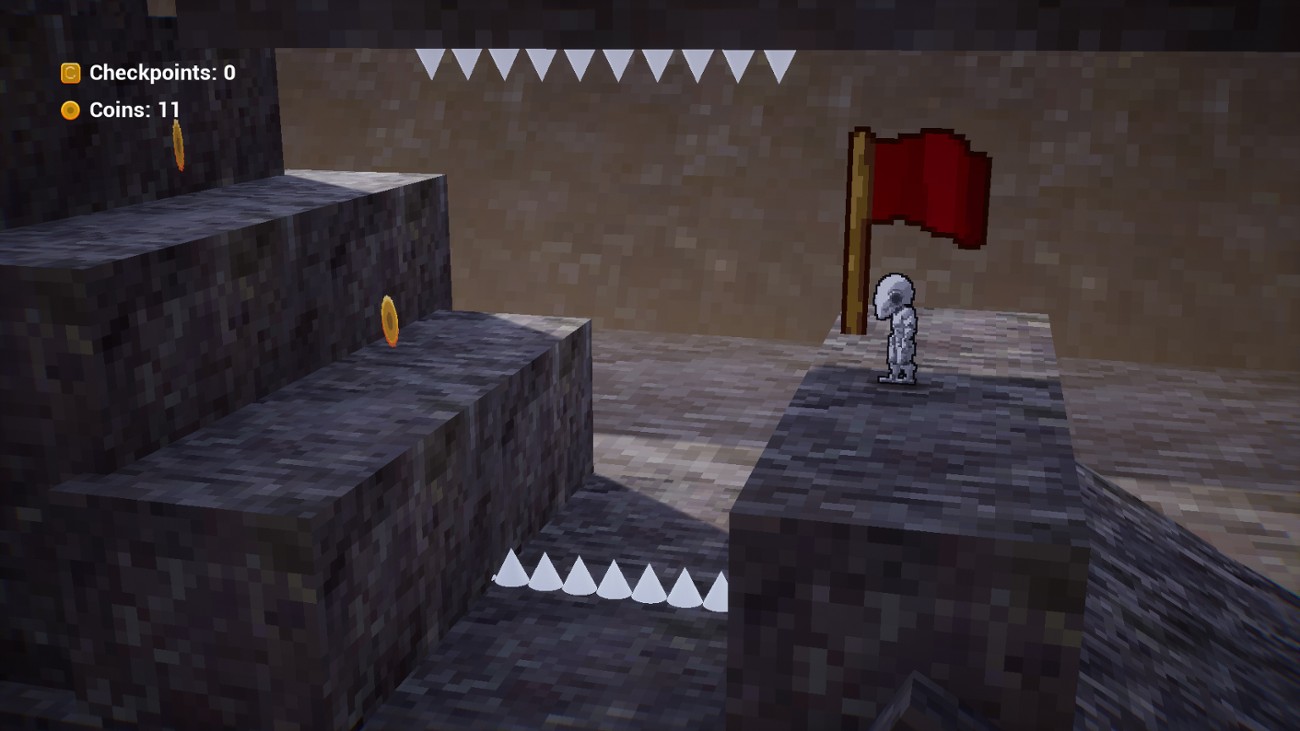Click the Coins: 11 text label

(135, 110)
